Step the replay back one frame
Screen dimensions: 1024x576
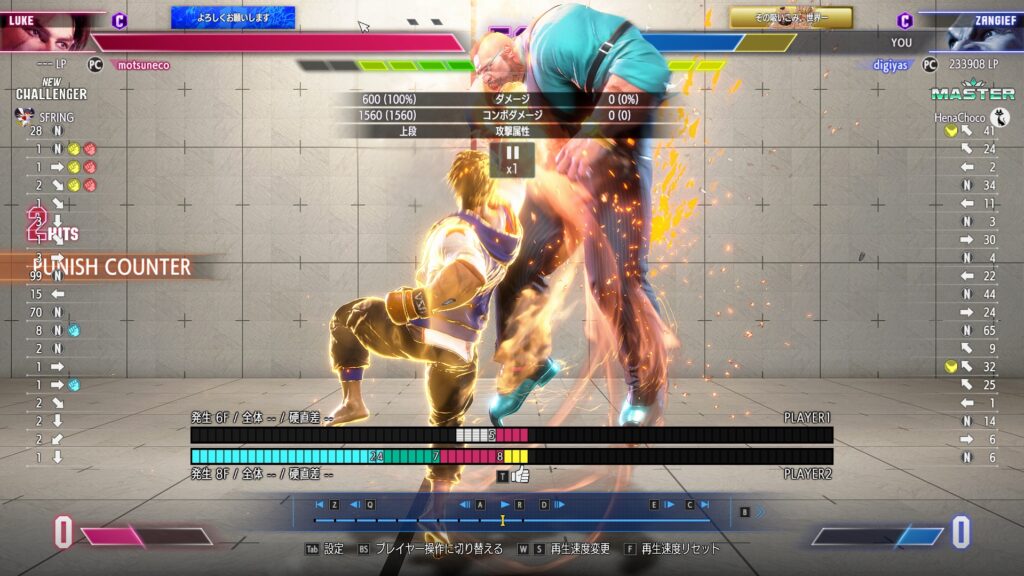point(466,505)
